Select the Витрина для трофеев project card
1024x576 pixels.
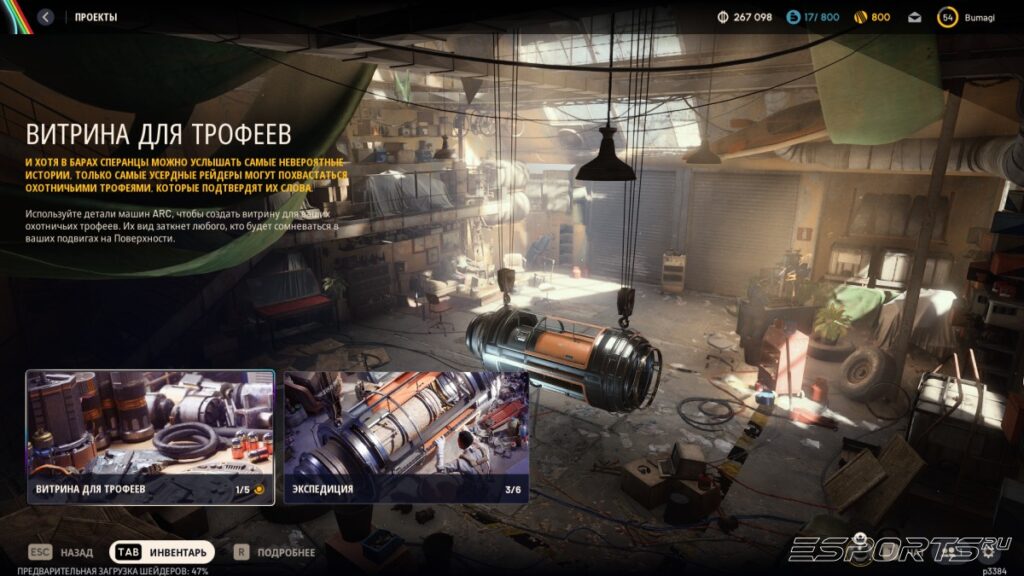click(150, 437)
